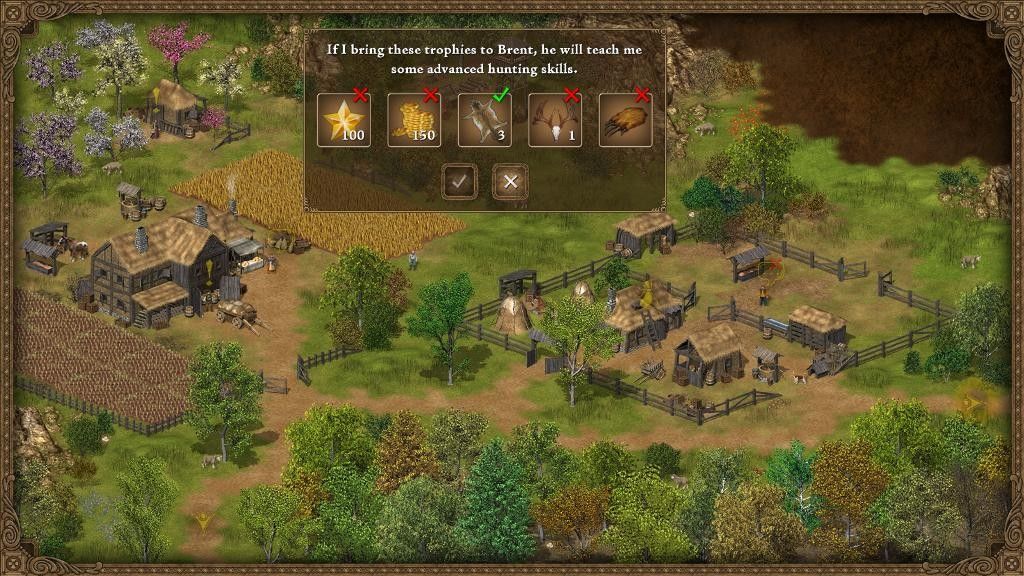Pick the bear claw trophy slot

tap(625, 120)
